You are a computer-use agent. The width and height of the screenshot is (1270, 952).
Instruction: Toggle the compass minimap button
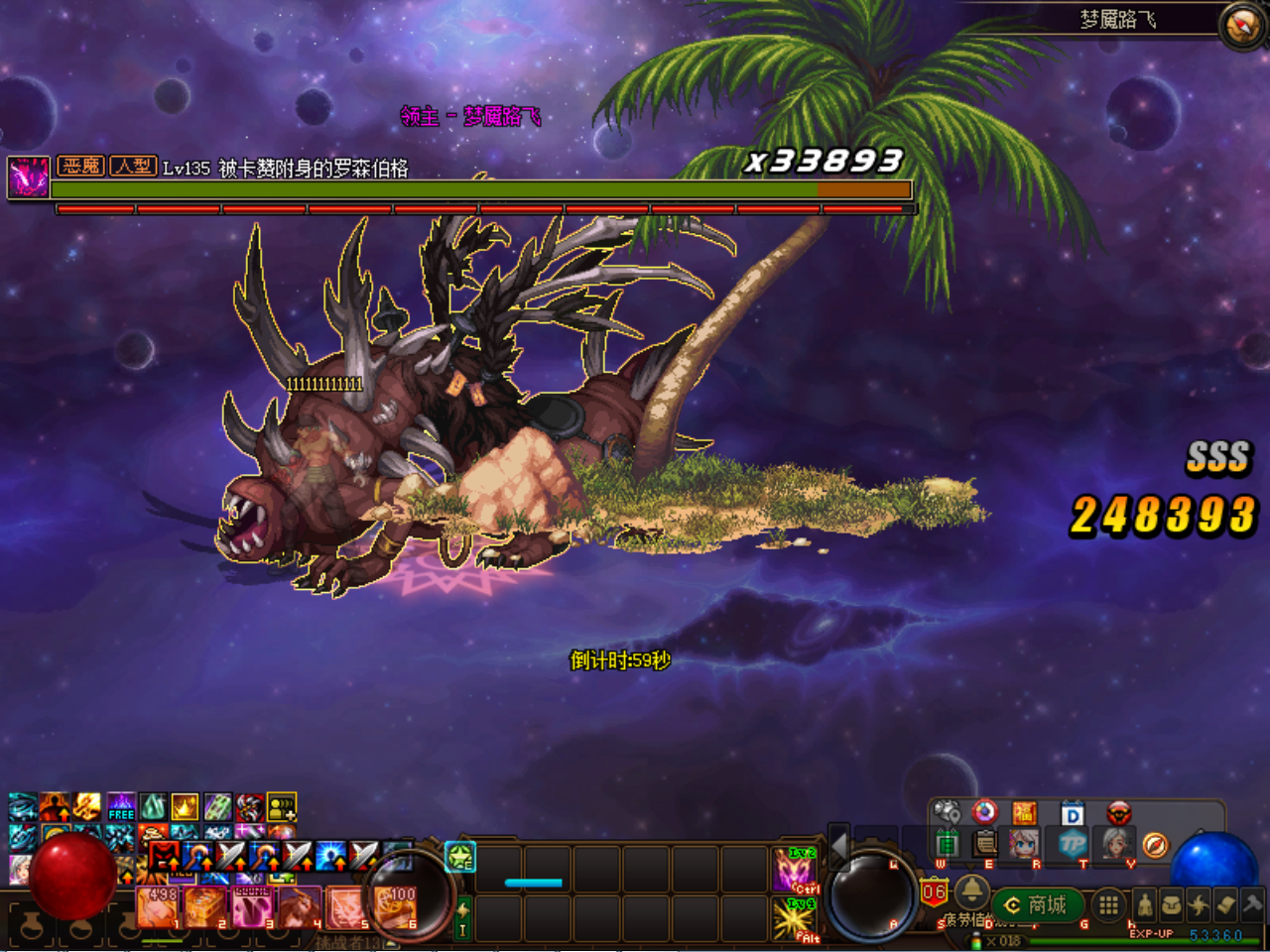pos(1242,25)
